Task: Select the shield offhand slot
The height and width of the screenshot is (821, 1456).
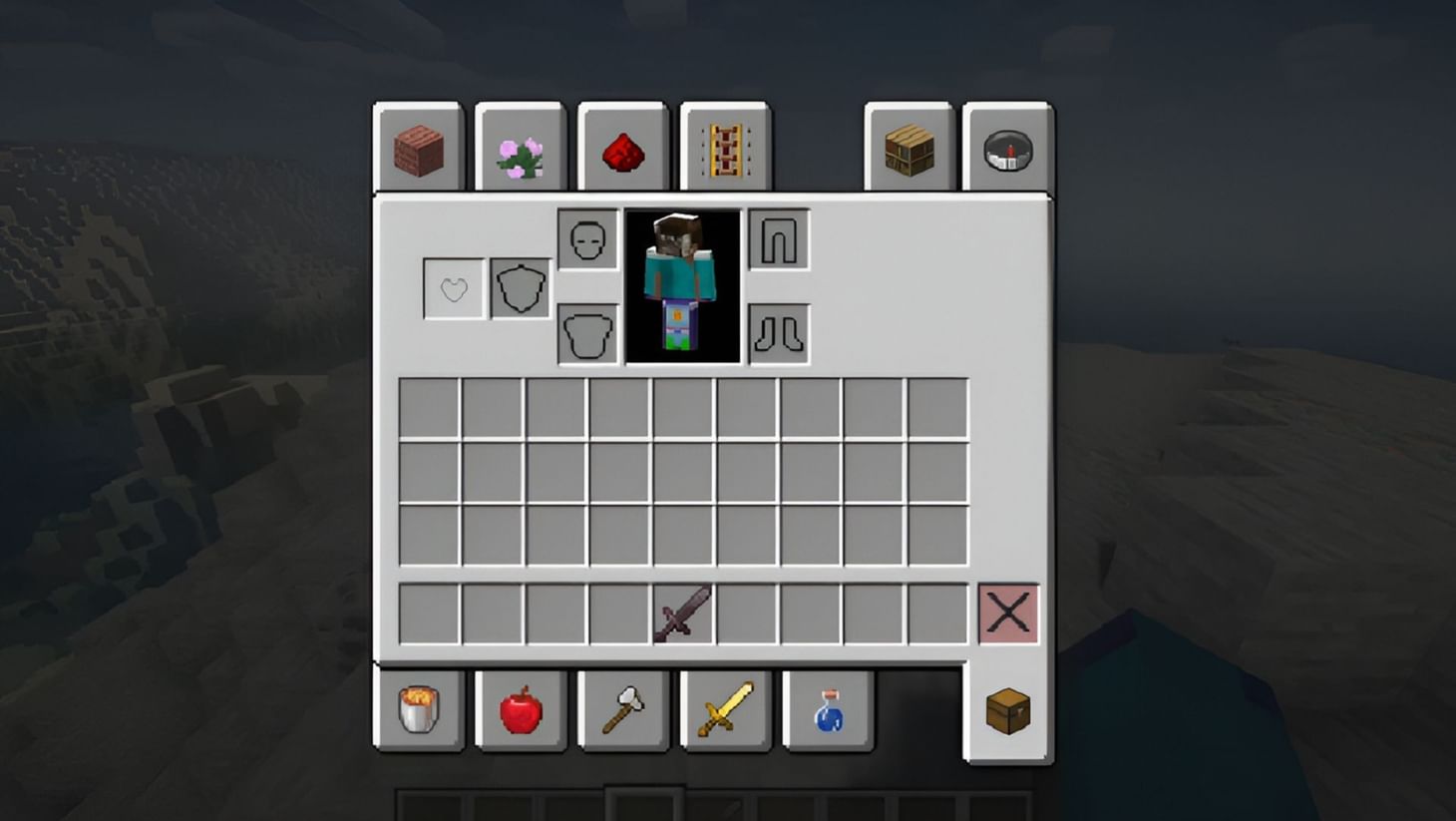Action: 519,286
